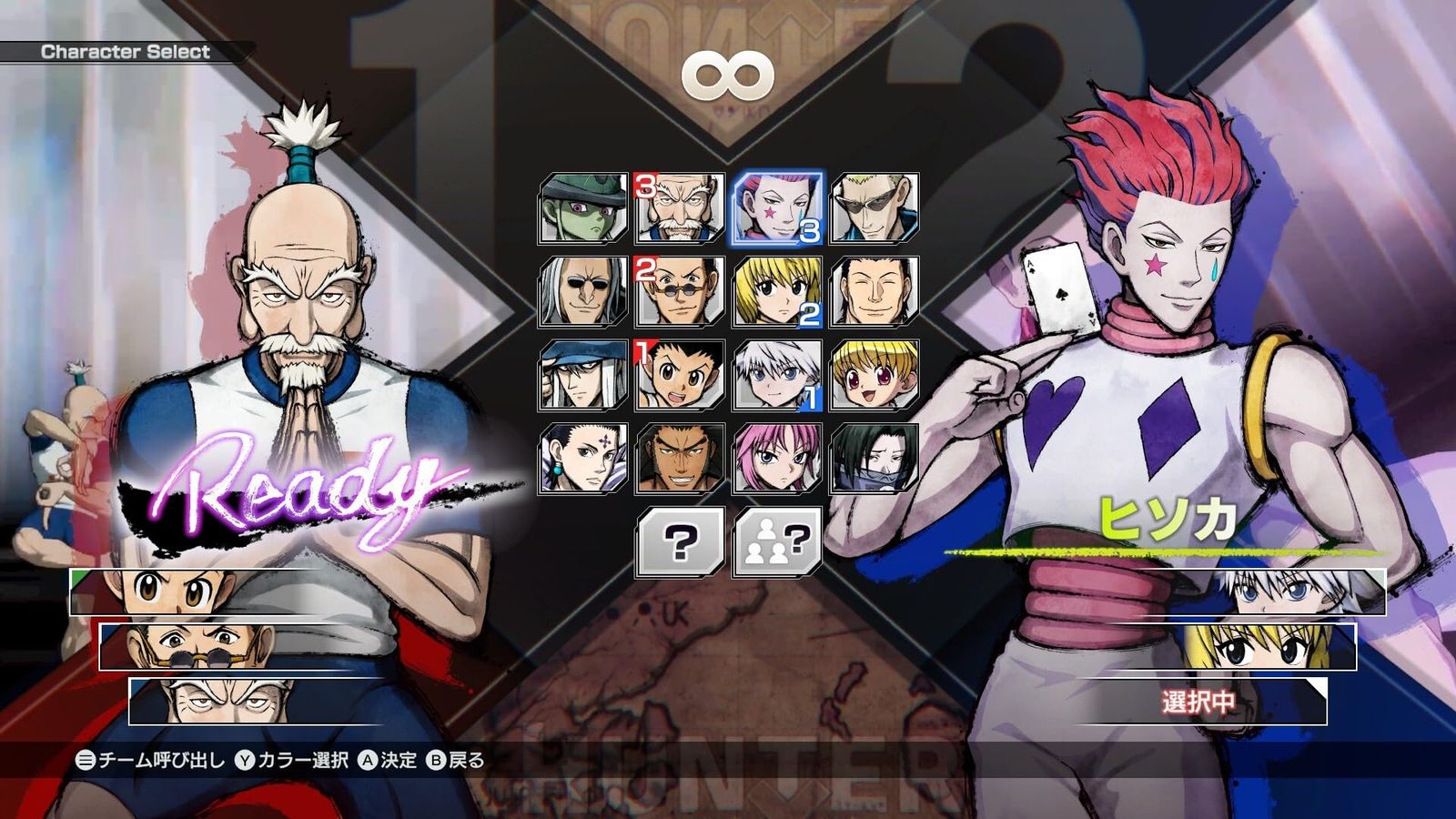The height and width of the screenshot is (819, 1456).
Task: Choose Uvogin, the tanned muscular fighter
Action: point(680,458)
